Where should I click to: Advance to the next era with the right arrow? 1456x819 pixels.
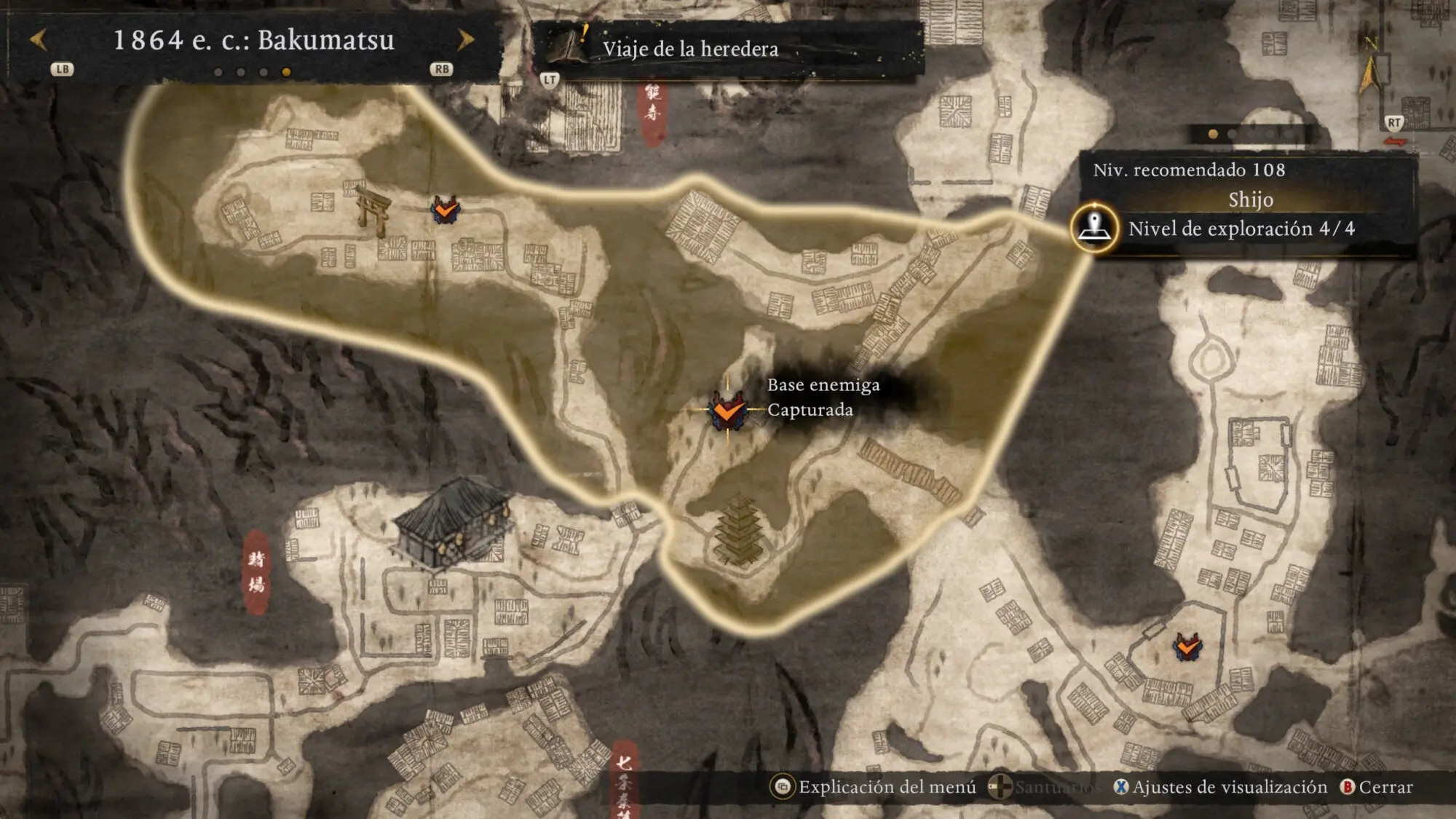point(465,39)
